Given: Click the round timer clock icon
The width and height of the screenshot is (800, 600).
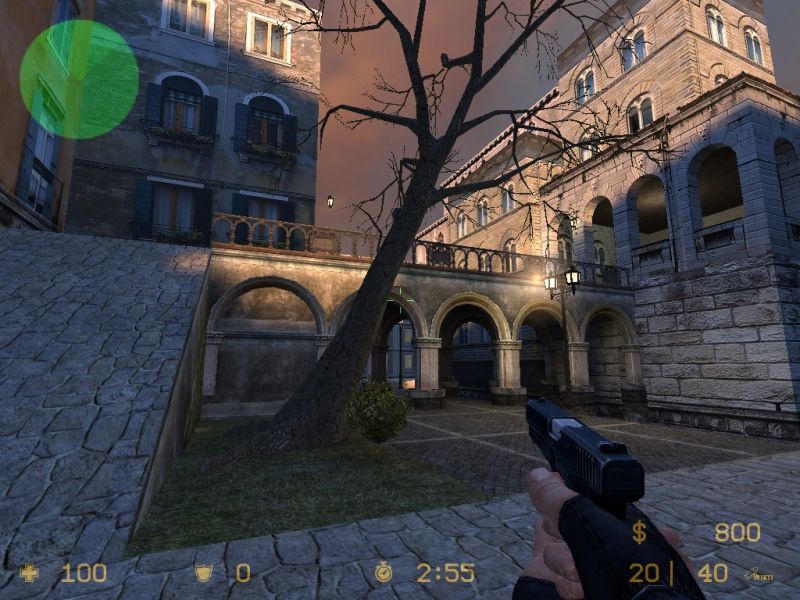Looking at the screenshot, I should (x=384, y=572).
